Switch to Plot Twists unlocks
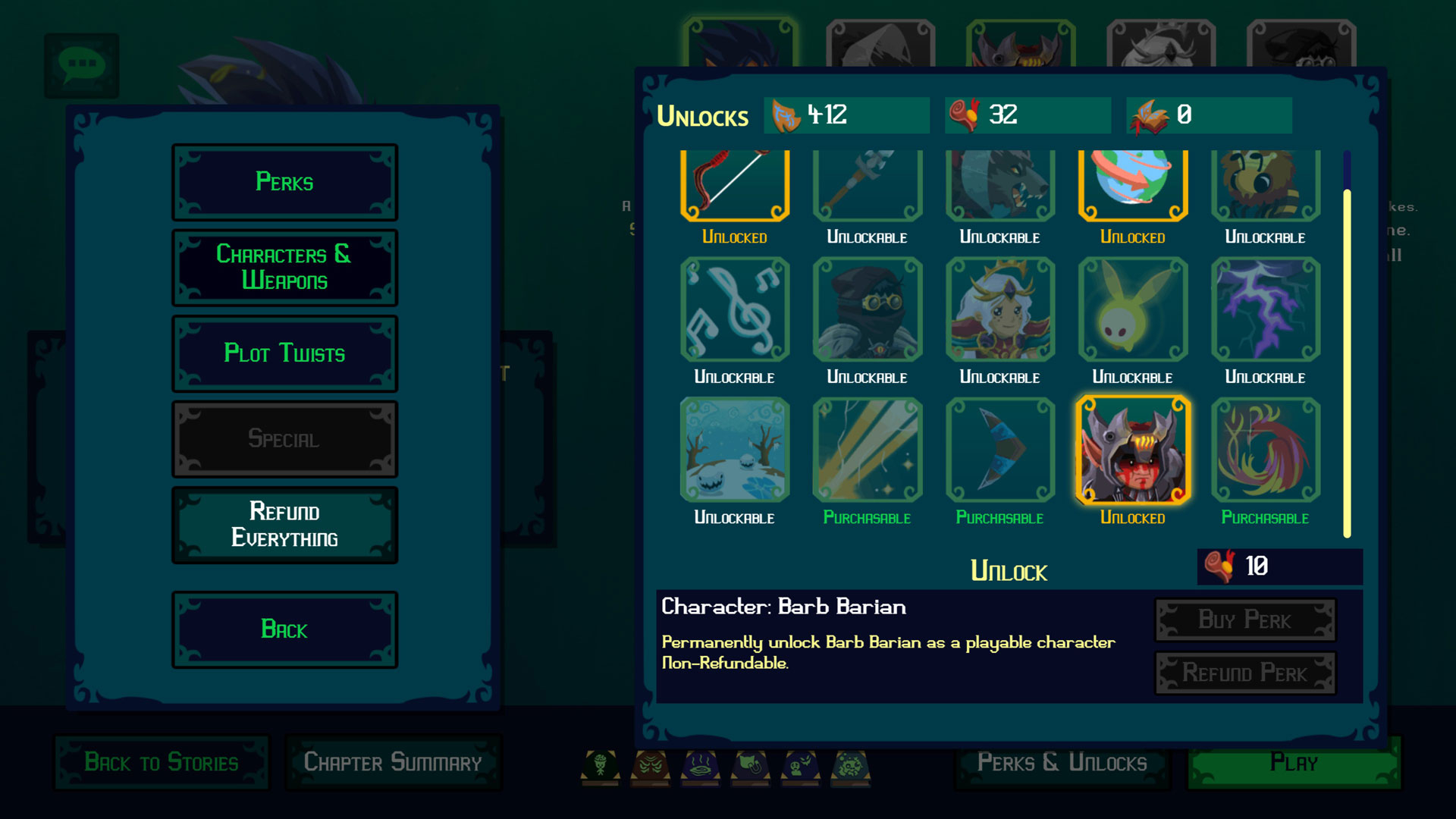This screenshot has width=1456, height=819. point(284,353)
